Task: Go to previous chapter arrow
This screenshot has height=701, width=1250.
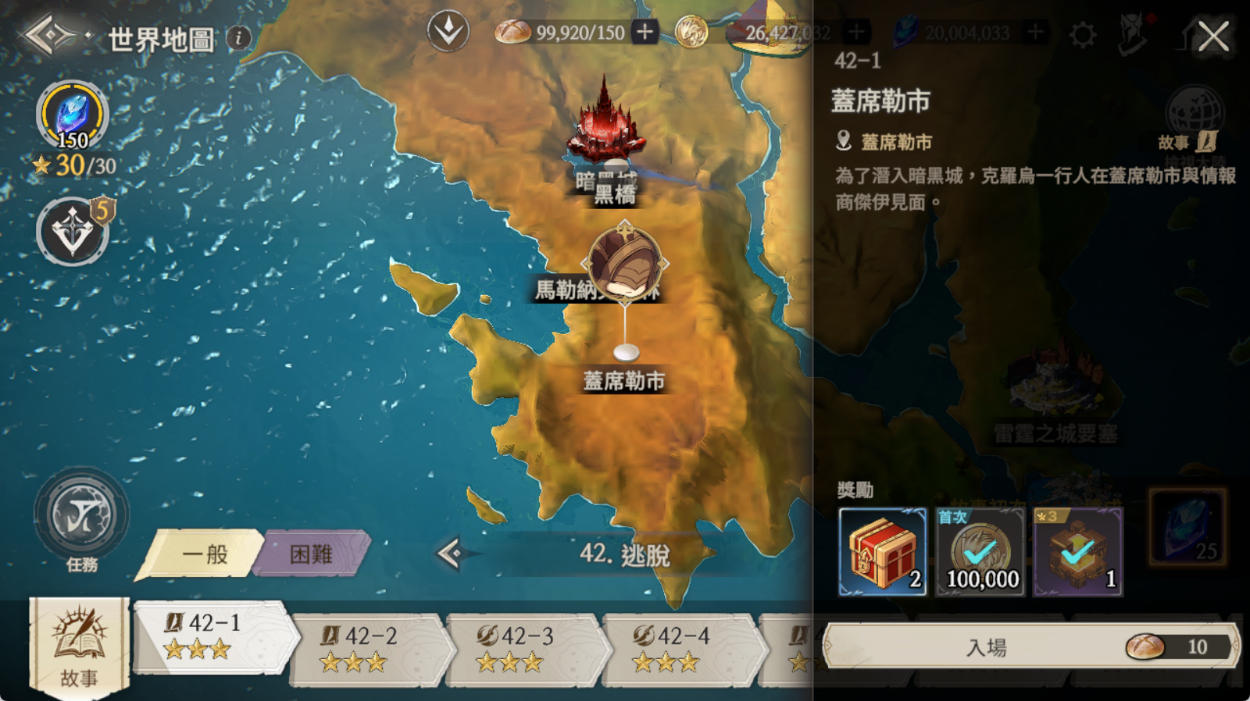Action: click(x=452, y=553)
